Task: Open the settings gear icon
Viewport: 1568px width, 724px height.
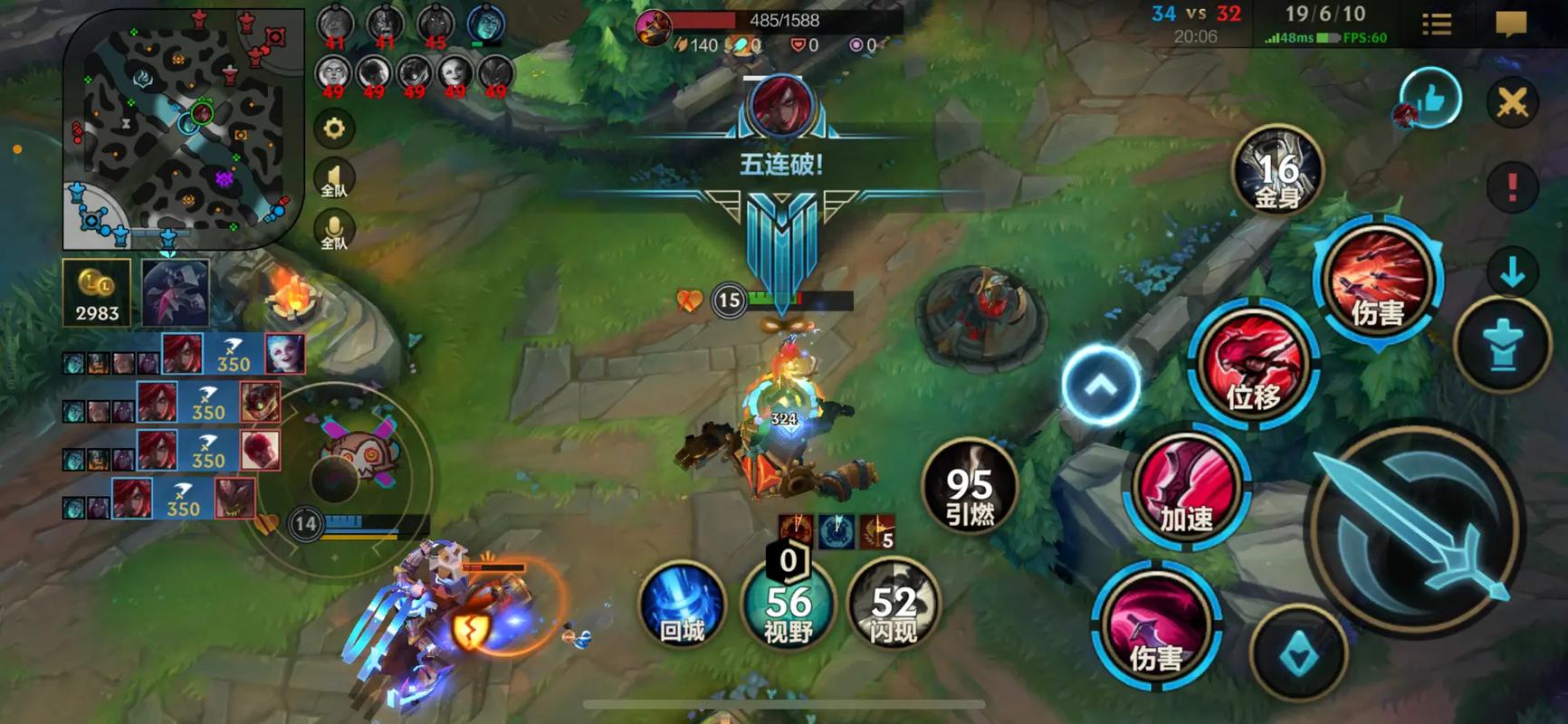Action: (x=334, y=129)
